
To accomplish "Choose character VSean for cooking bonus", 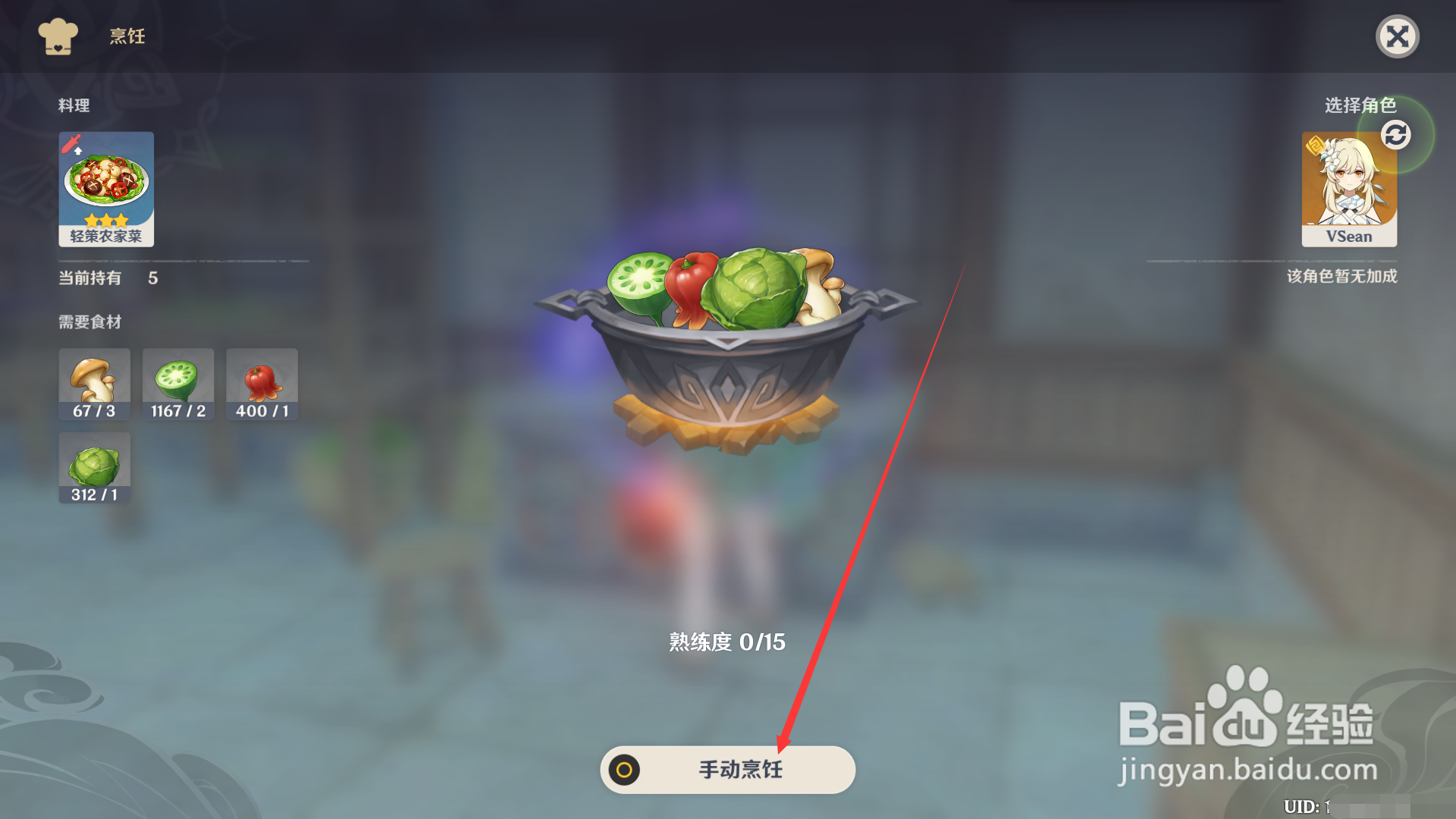I will tap(1350, 188).
